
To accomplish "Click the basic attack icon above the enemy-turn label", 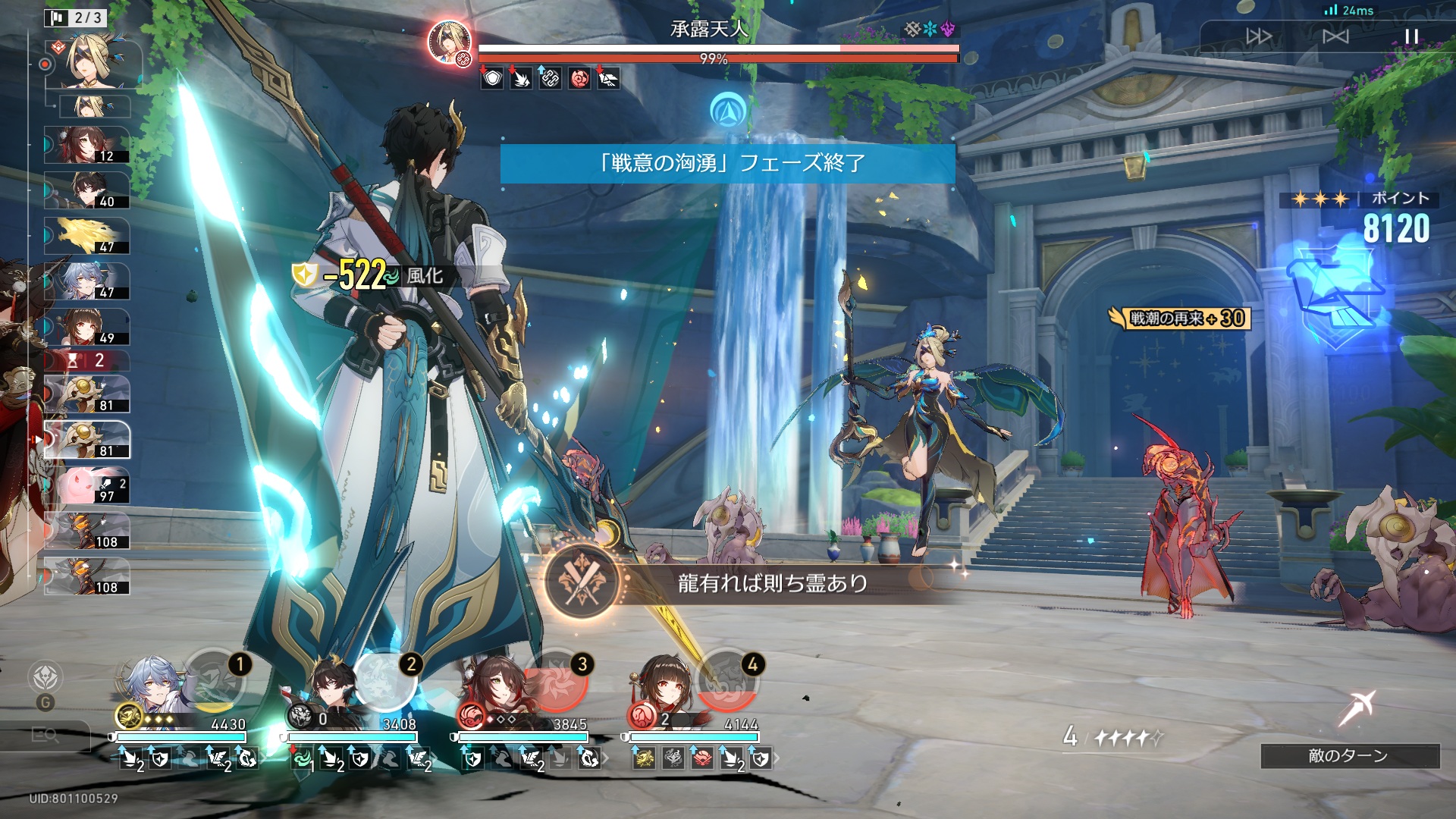I will click(1356, 709).
